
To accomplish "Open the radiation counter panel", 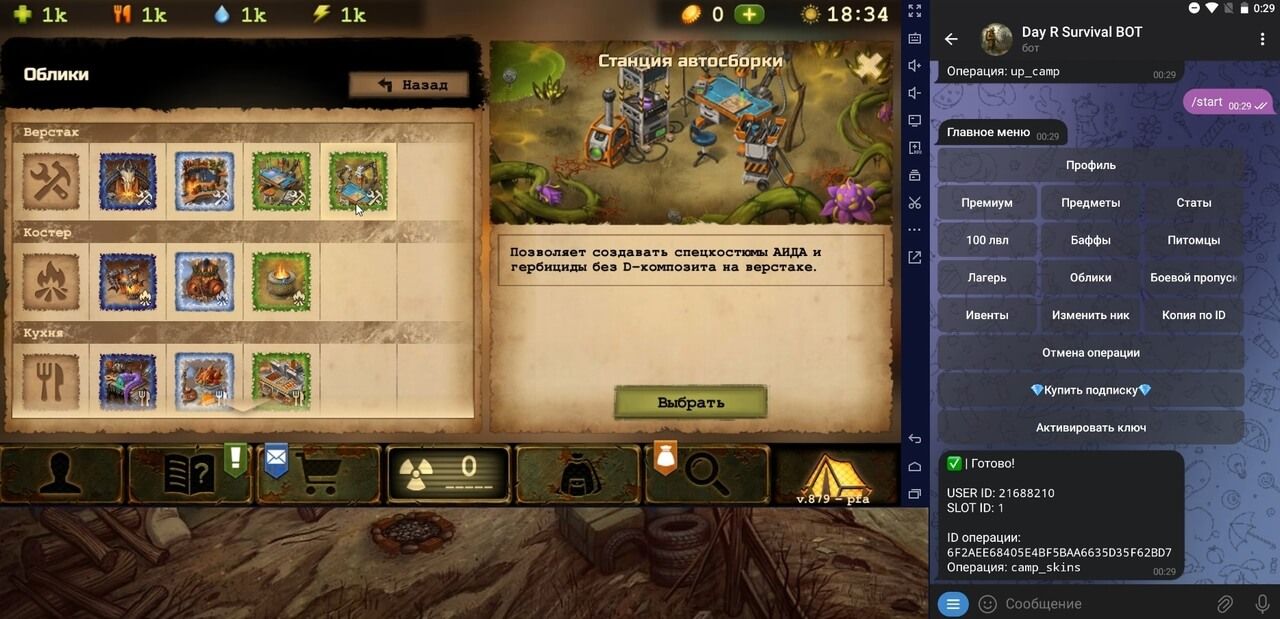I will pos(448,475).
